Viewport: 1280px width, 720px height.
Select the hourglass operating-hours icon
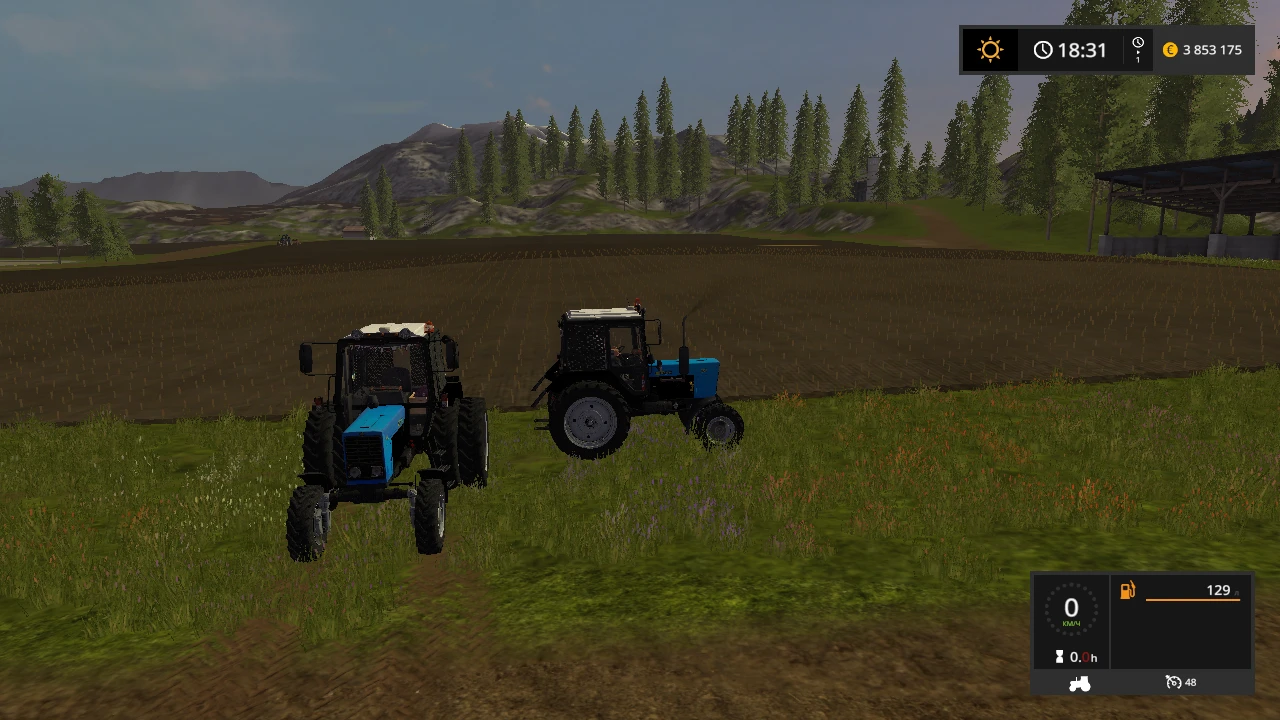pos(1059,657)
